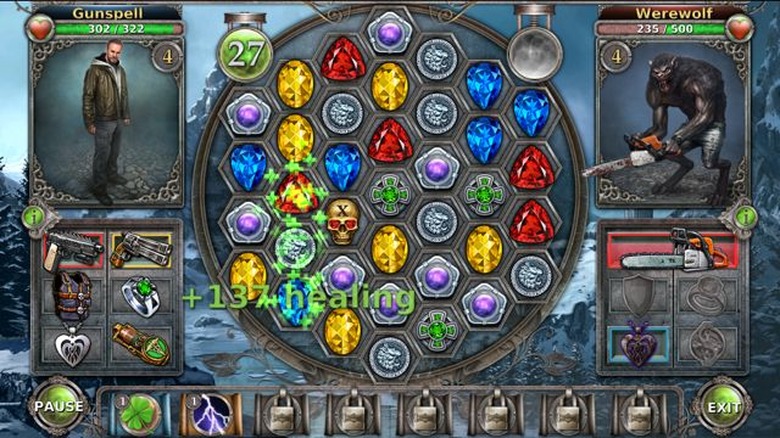Image resolution: width=780 pixels, height=438 pixels.
Task: Leave the battle using the EXIT button
Action: tap(722, 406)
